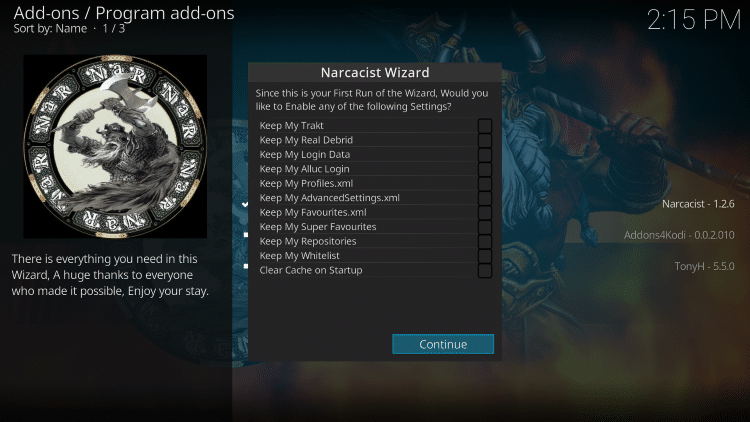The width and height of the screenshot is (750, 422).
Task: Enable Keep My Super Favourites
Action: click(484, 227)
